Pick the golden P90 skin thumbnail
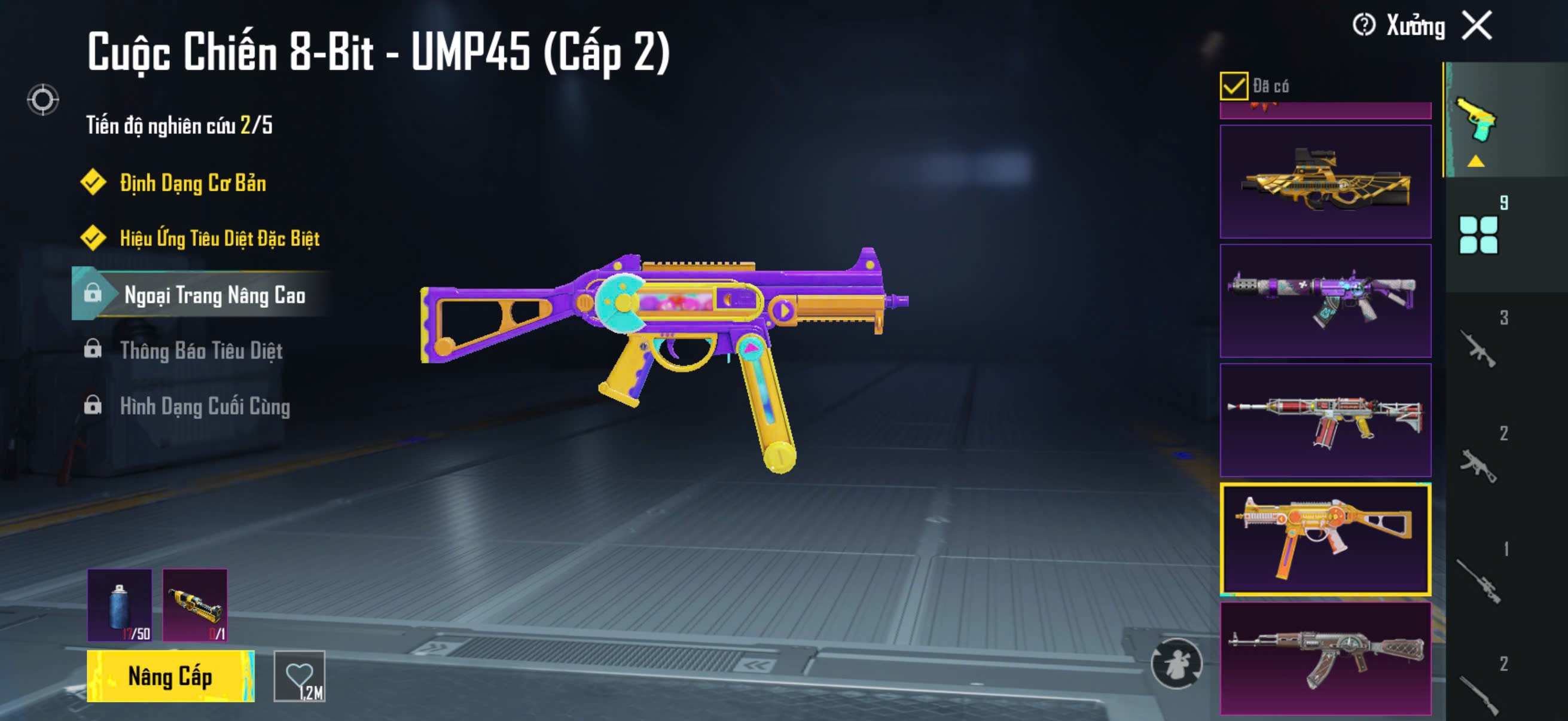1568x721 pixels. [x=1325, y=181]
